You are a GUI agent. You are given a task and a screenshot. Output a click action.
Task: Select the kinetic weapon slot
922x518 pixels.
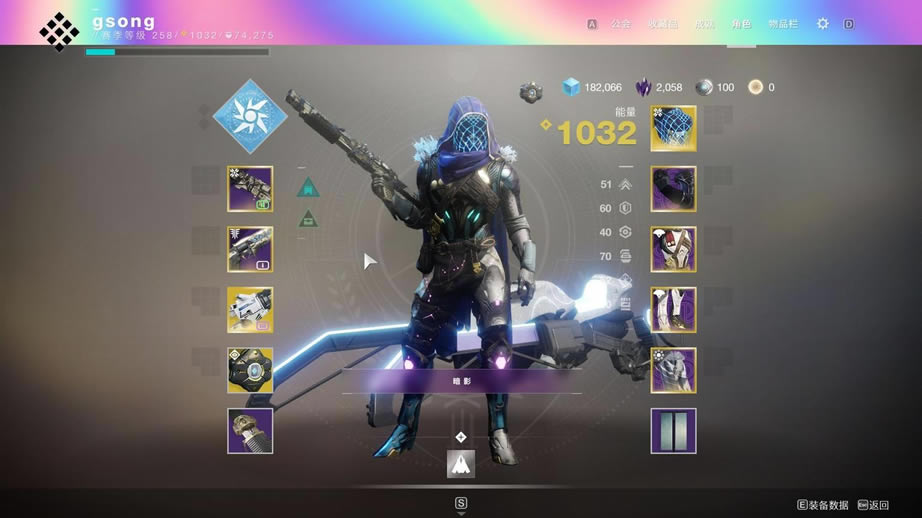tap(250, 189)
